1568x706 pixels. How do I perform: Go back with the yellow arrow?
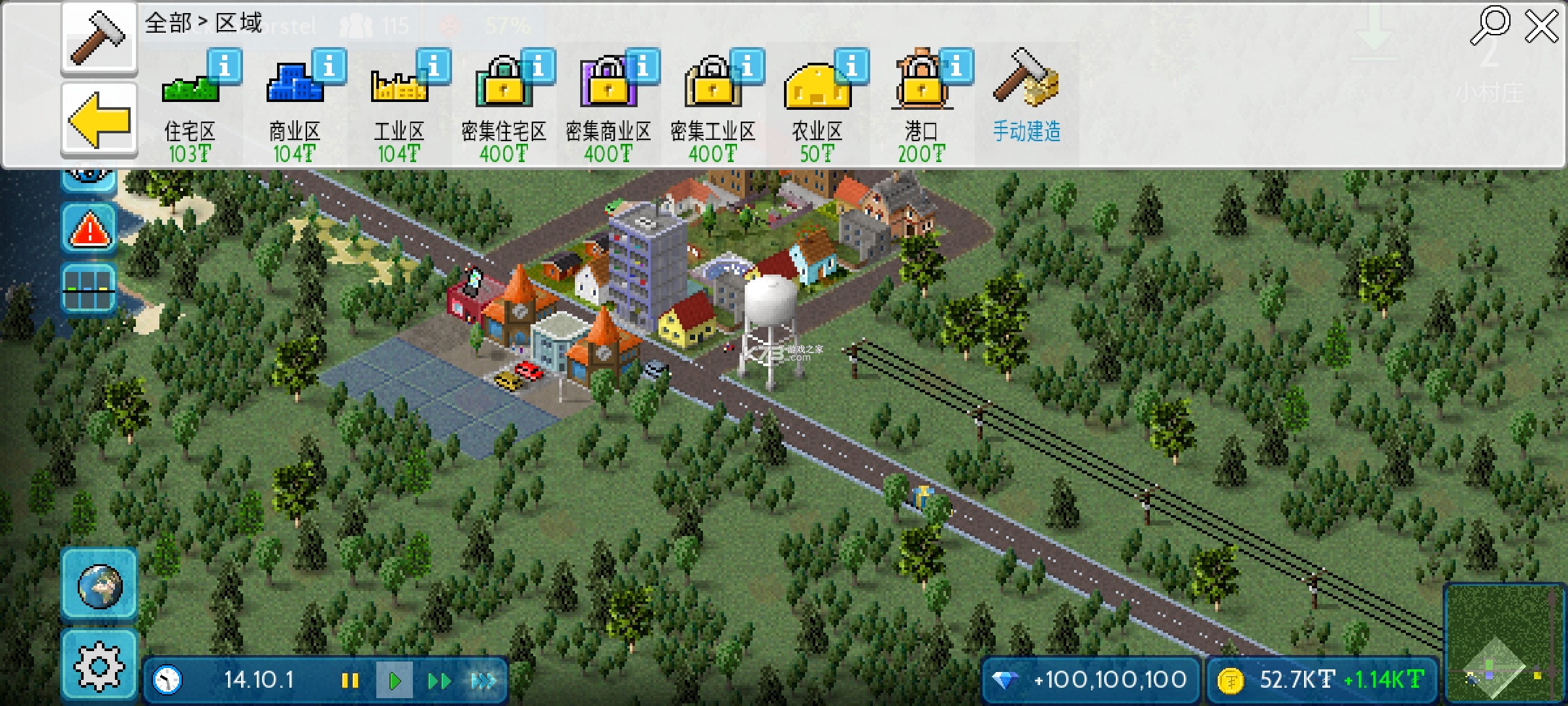coord(99,121)
